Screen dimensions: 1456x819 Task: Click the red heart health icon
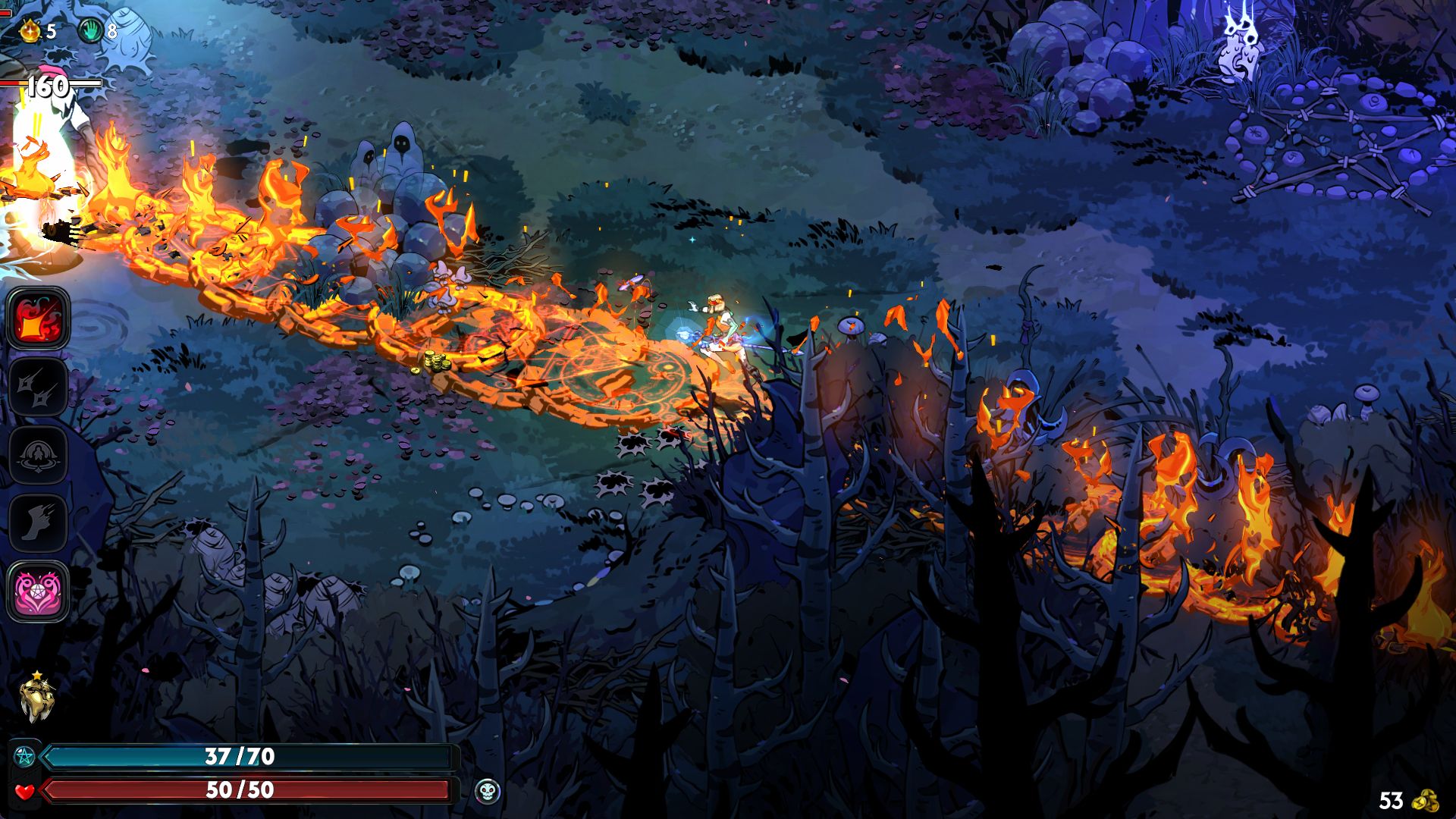[25, 791]
